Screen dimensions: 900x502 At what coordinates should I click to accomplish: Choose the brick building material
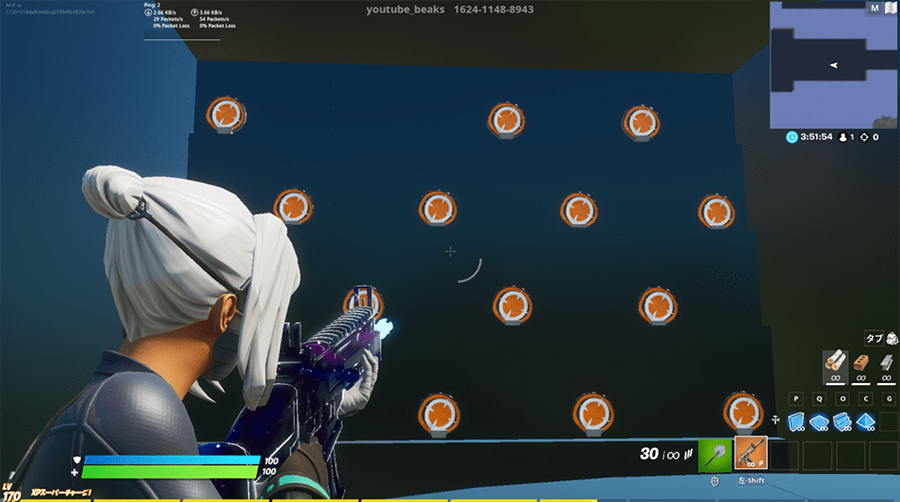click(860, 364)
